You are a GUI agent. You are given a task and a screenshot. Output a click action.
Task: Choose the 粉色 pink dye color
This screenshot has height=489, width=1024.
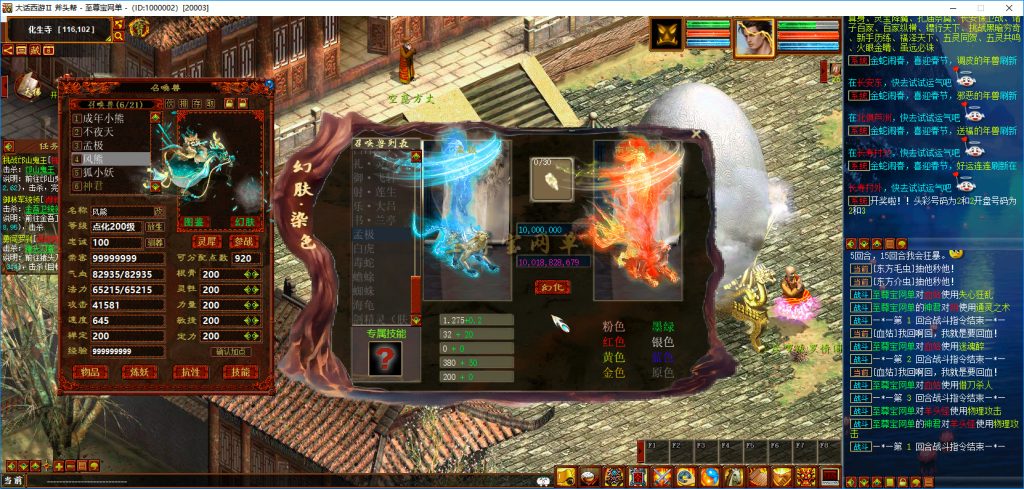613,326
